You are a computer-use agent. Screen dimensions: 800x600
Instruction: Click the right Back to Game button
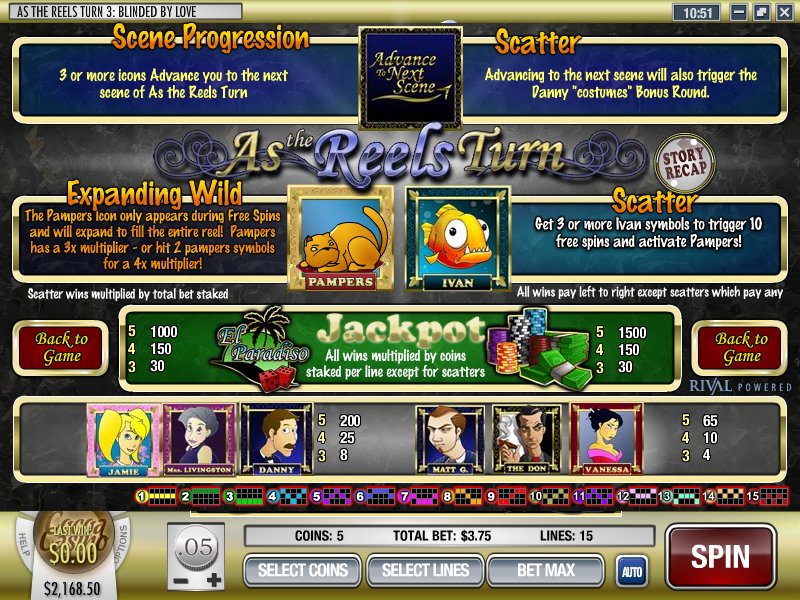741,348
